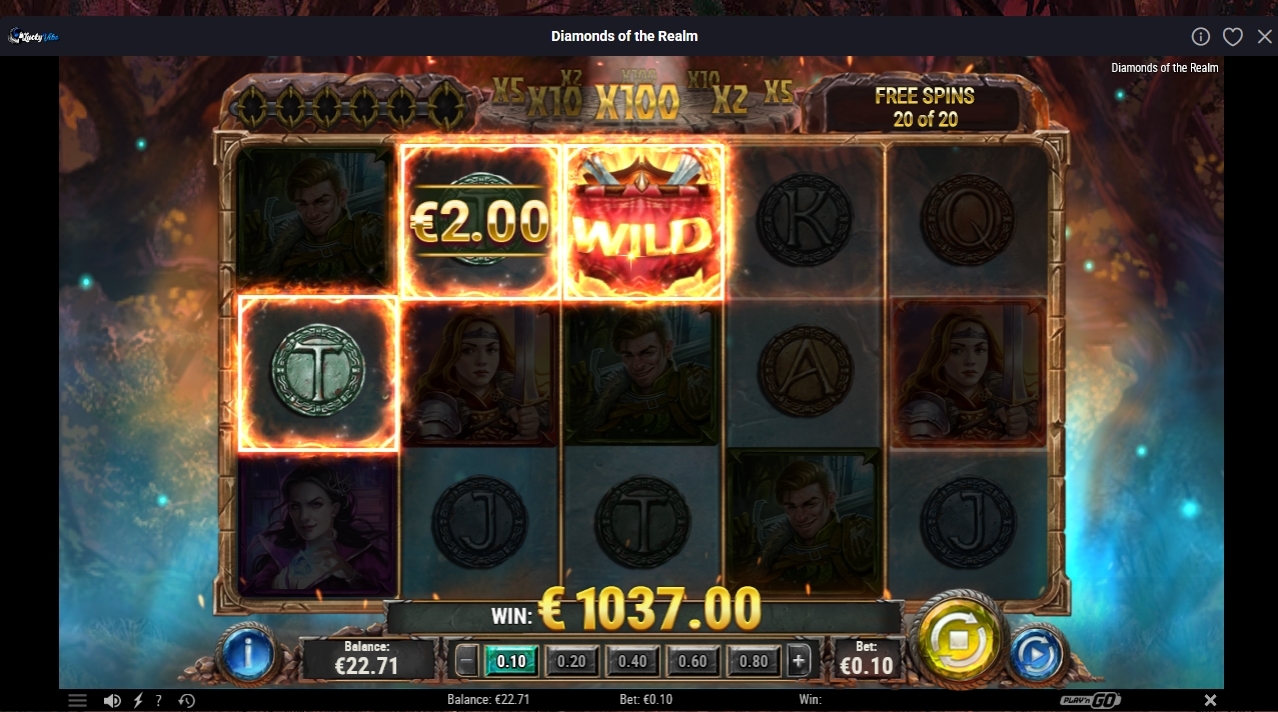Open the hamburger menu in the bottom bar

point(77,700)
